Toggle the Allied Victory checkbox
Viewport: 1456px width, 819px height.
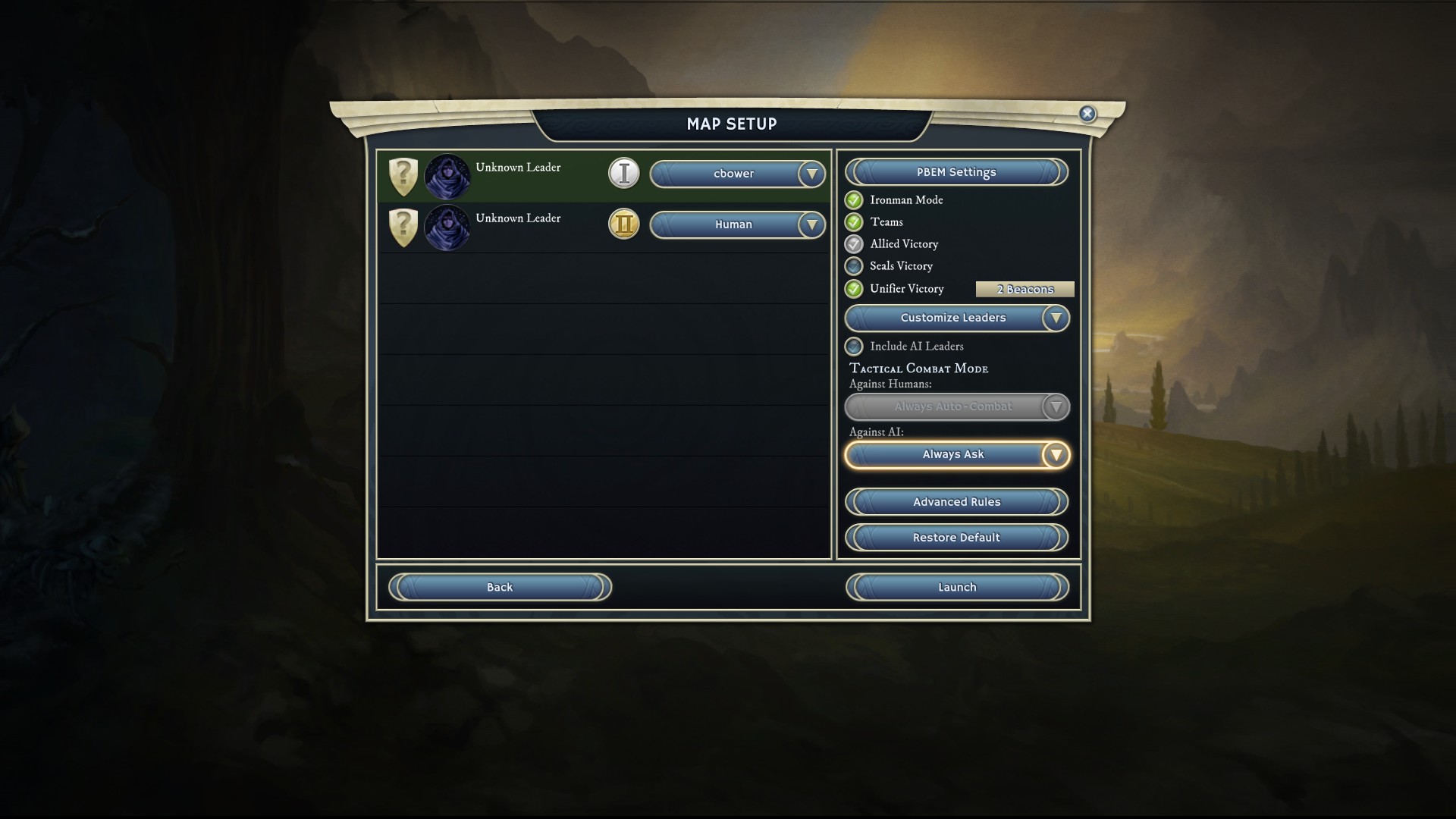click(x=854, y=244)
